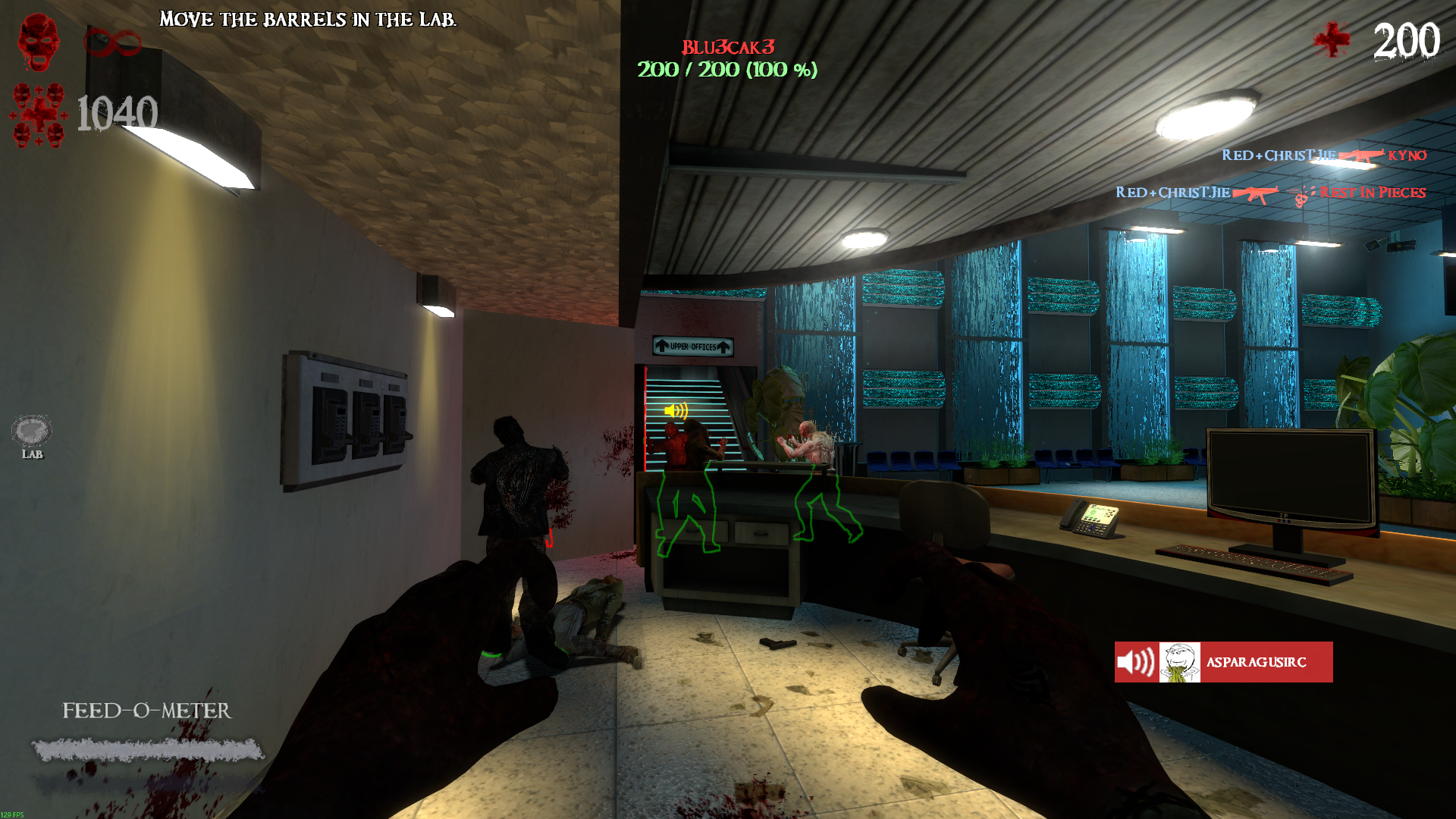Screen dimensions: 1456x819
Task: Click the red zombie skull icon
Action: click(x=39, y=42)
